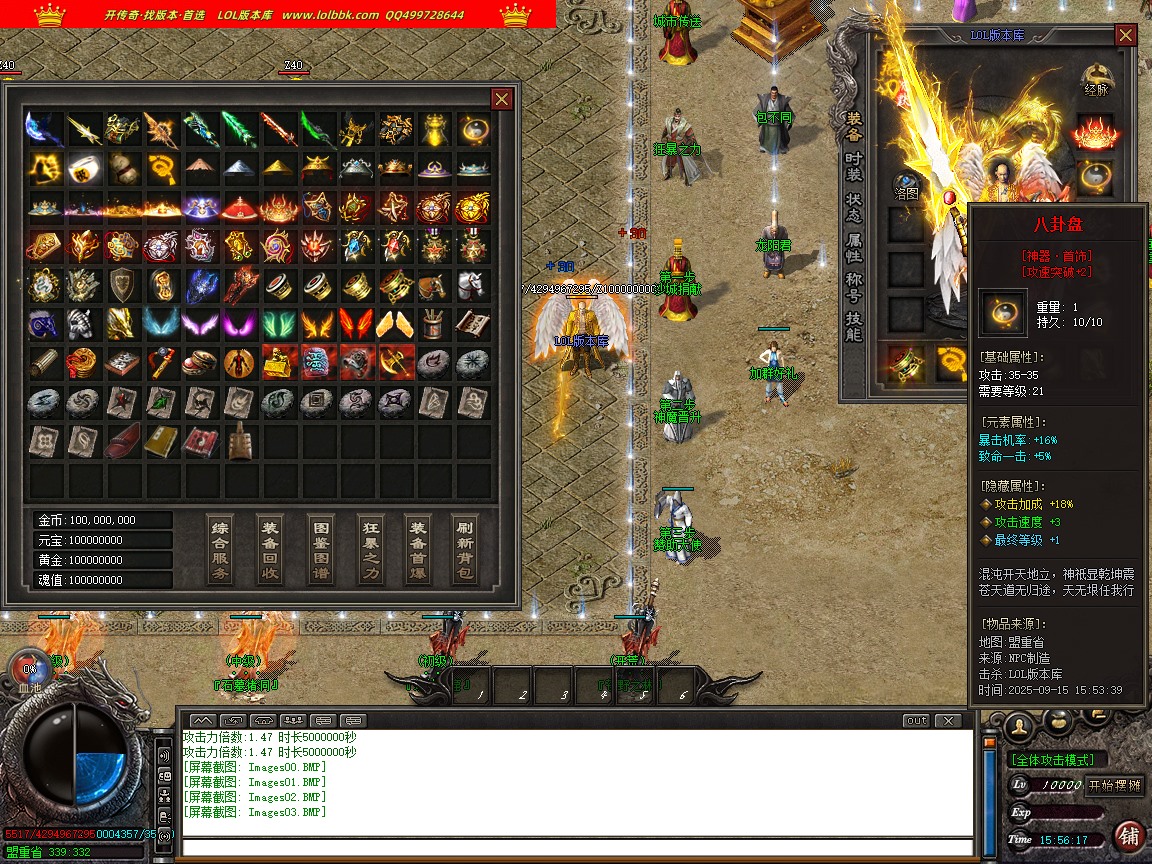Screen dimensions: 1152x864
Task: Open 综合服务 general services
Action: pos(221,549)
